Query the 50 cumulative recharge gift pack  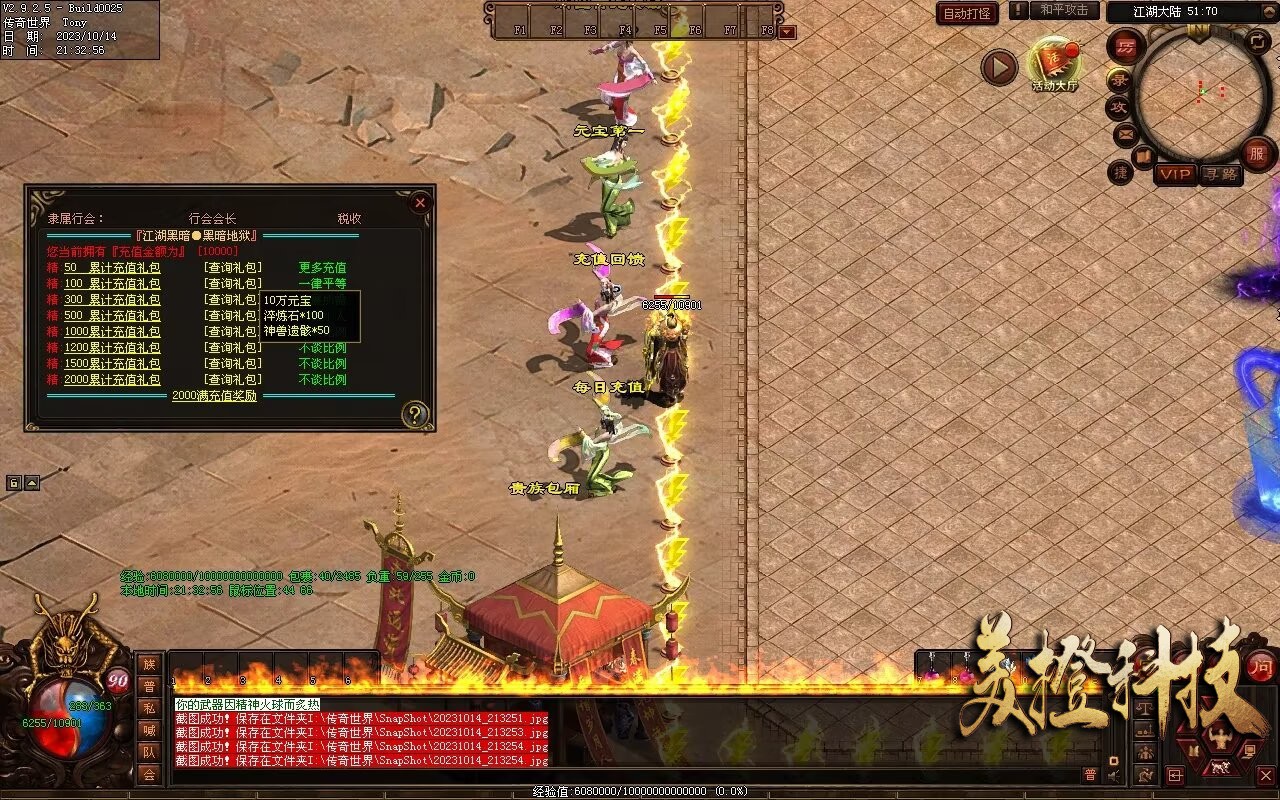click(232, 268)
